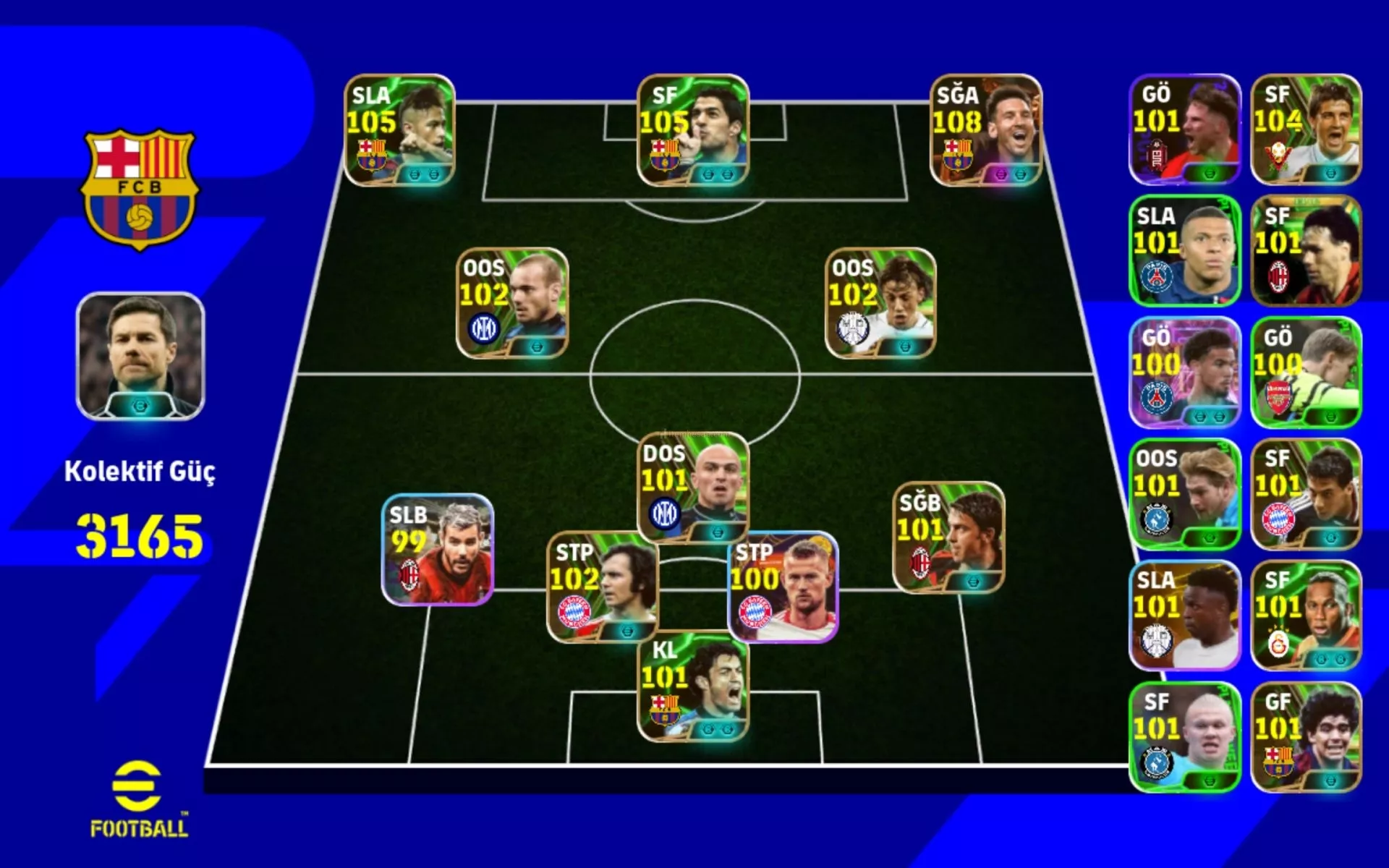
Task: Select the Arsenal GÖ 100 substitute card
Action: 1306,373
